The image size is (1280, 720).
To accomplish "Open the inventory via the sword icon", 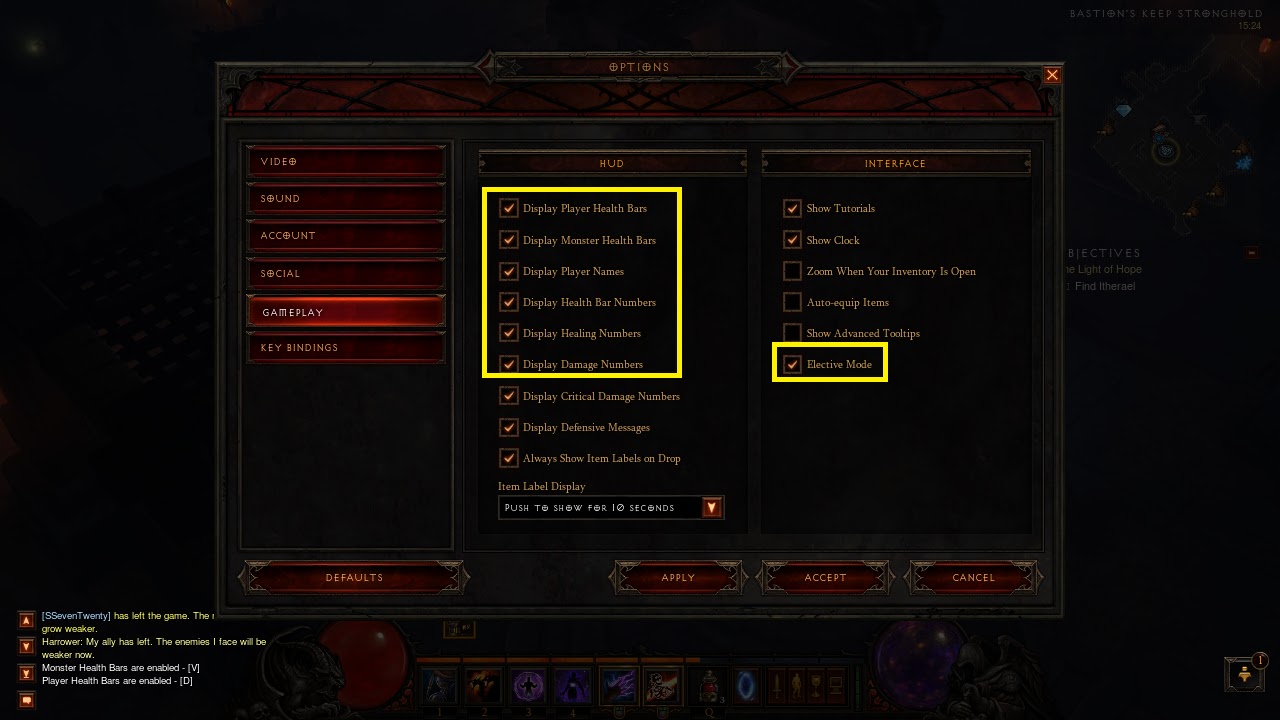I will pyautogui.click(x=777, y=685).
